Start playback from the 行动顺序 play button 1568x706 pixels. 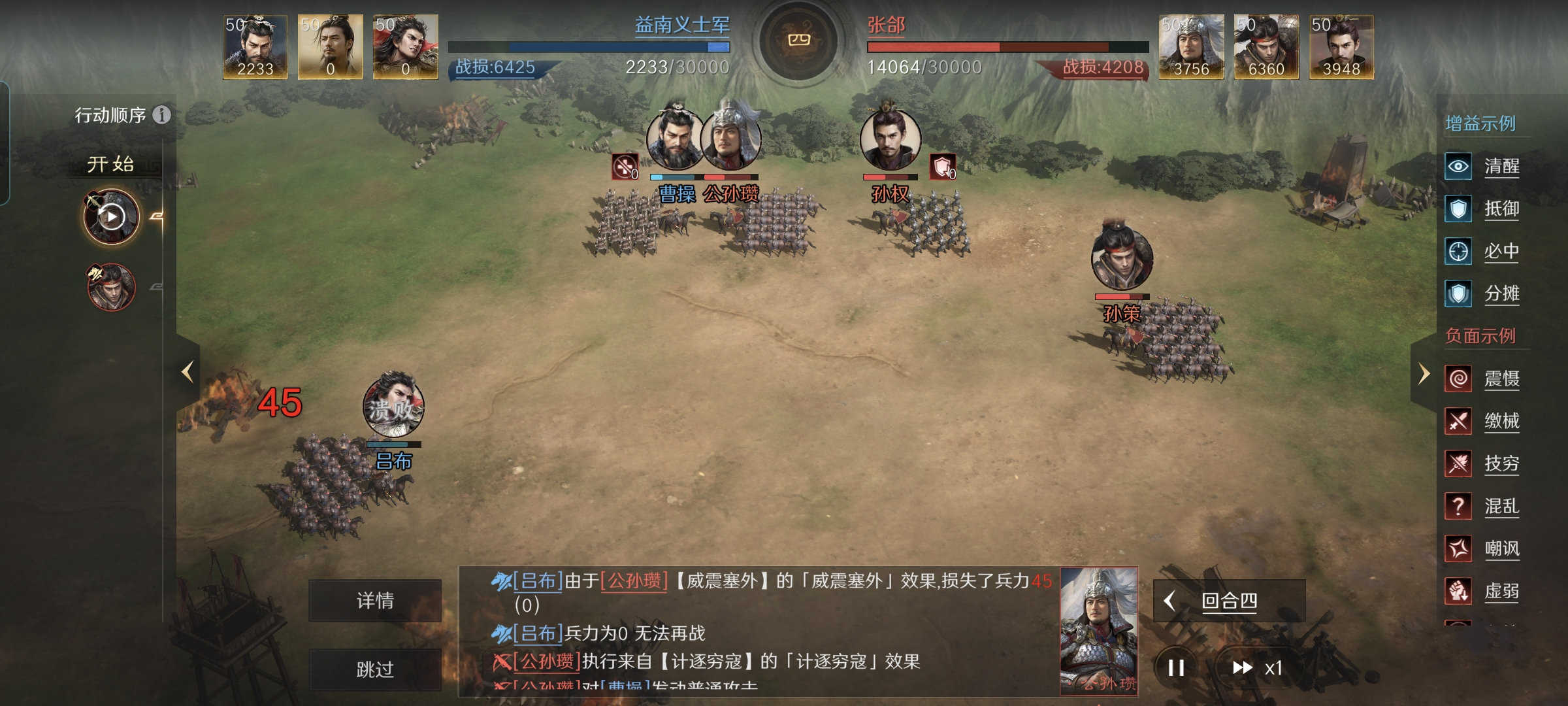111,216
